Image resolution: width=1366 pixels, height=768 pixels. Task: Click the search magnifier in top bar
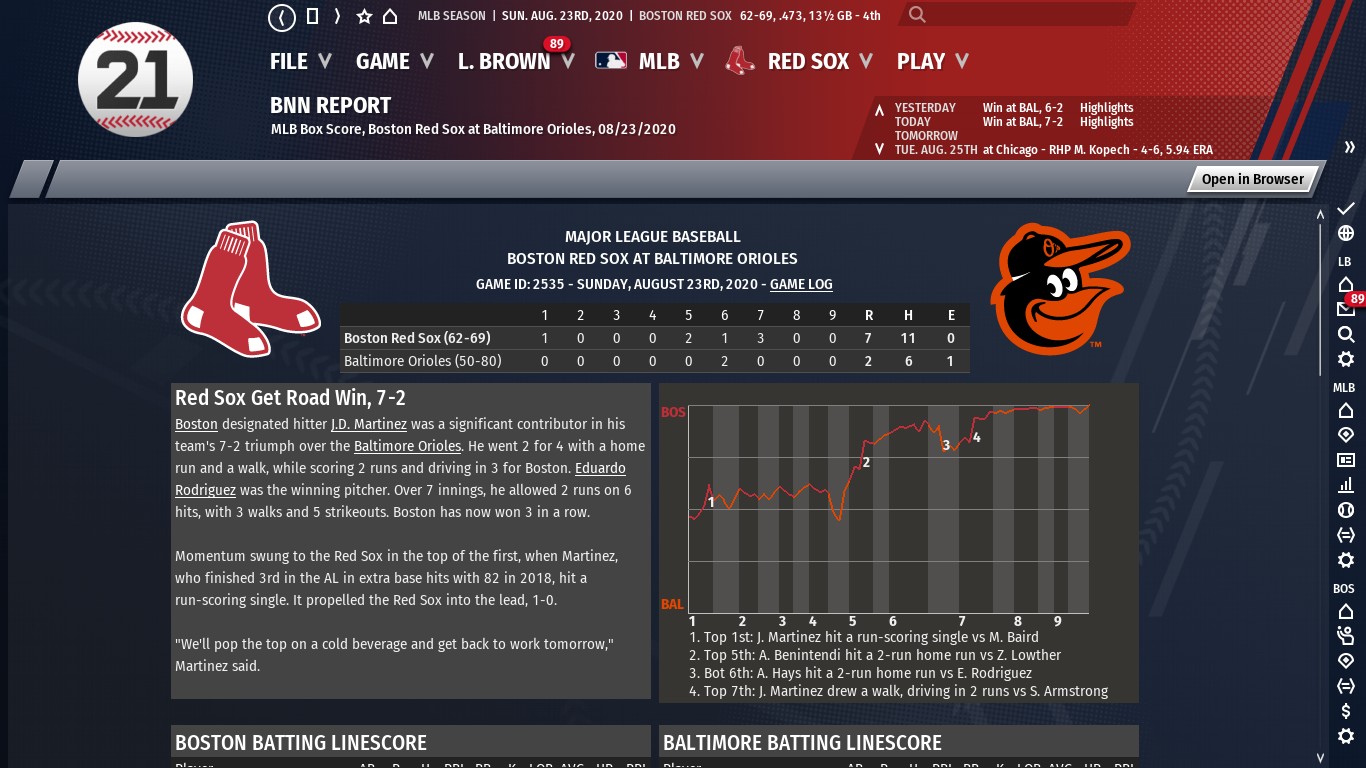(x=917, y=15)
